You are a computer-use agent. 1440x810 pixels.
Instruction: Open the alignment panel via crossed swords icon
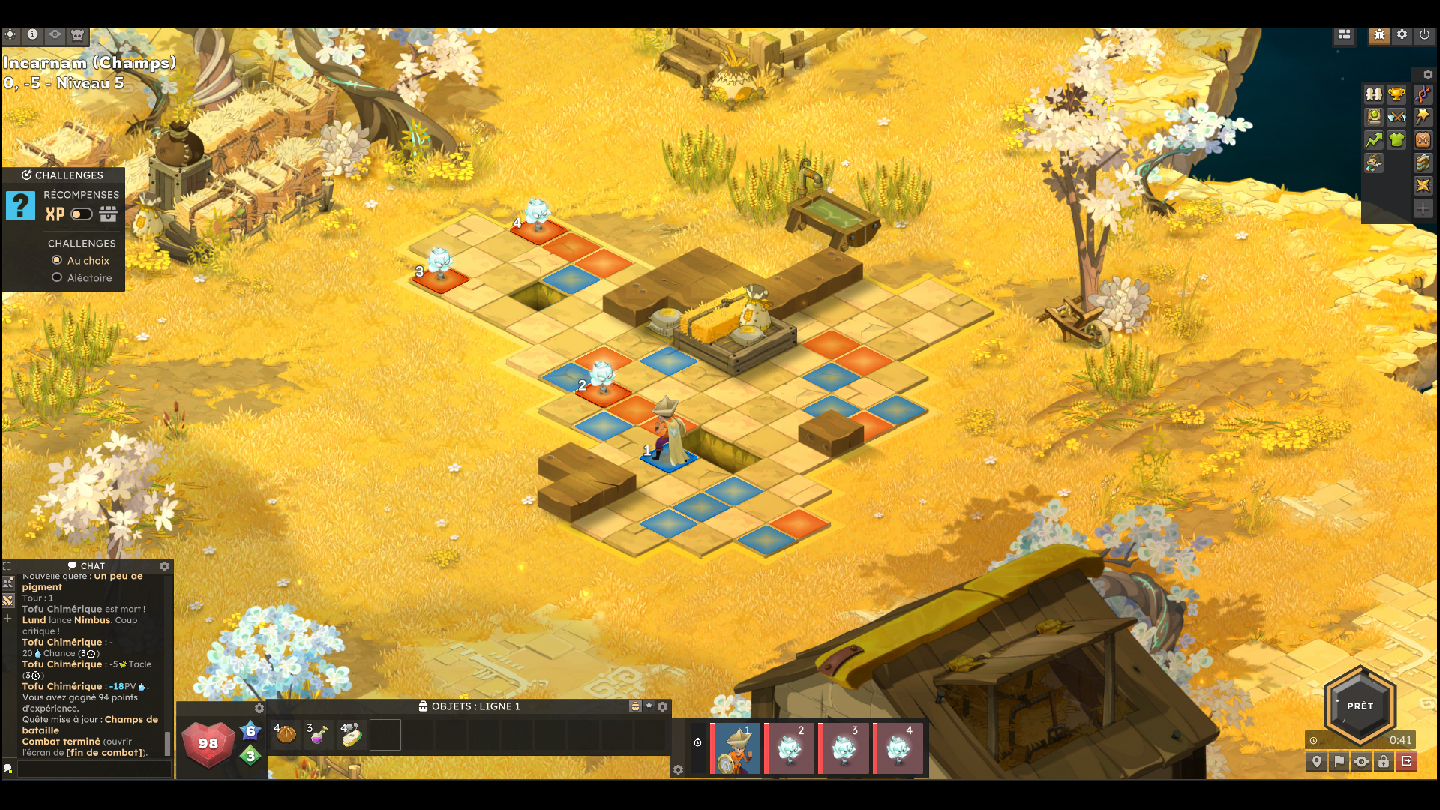(1396, 116)
